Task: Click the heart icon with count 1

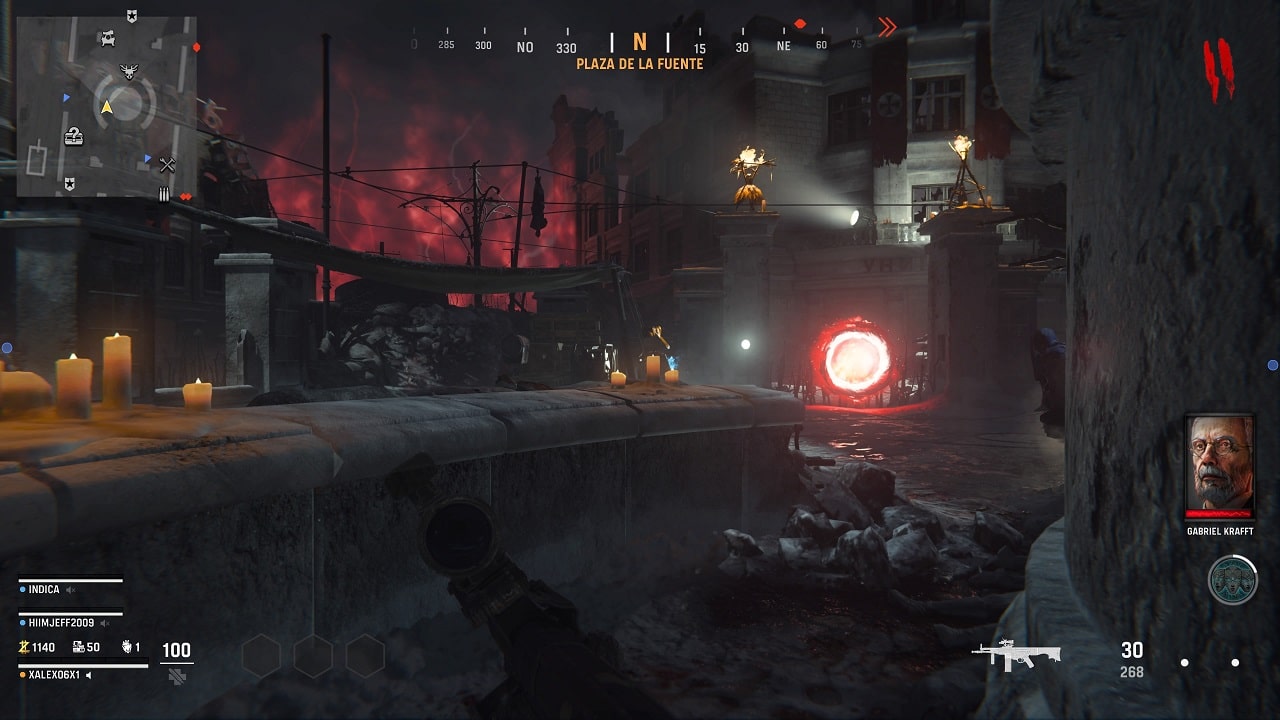Action: [x=127, y=648]
